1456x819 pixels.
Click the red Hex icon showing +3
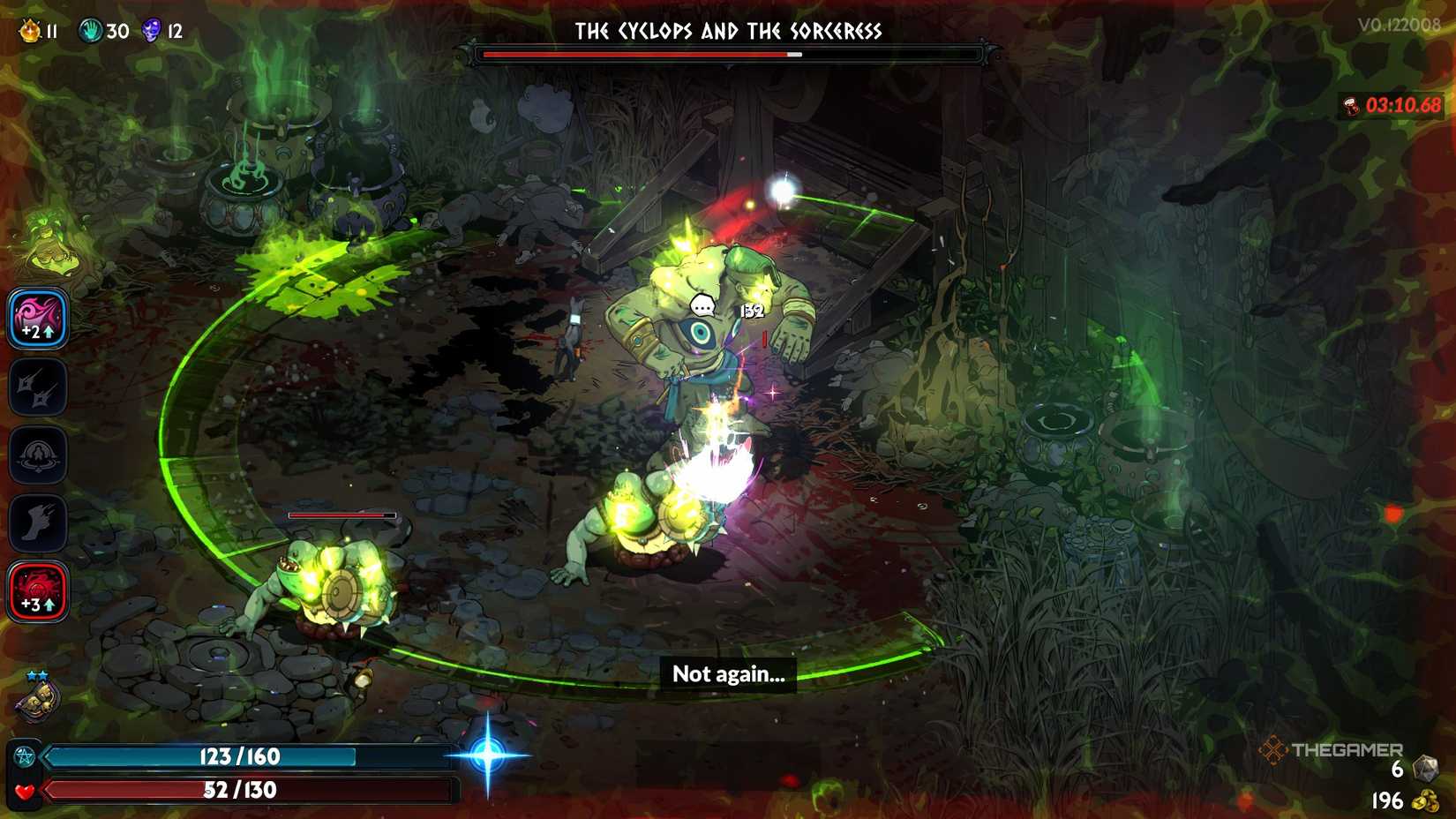37,590
